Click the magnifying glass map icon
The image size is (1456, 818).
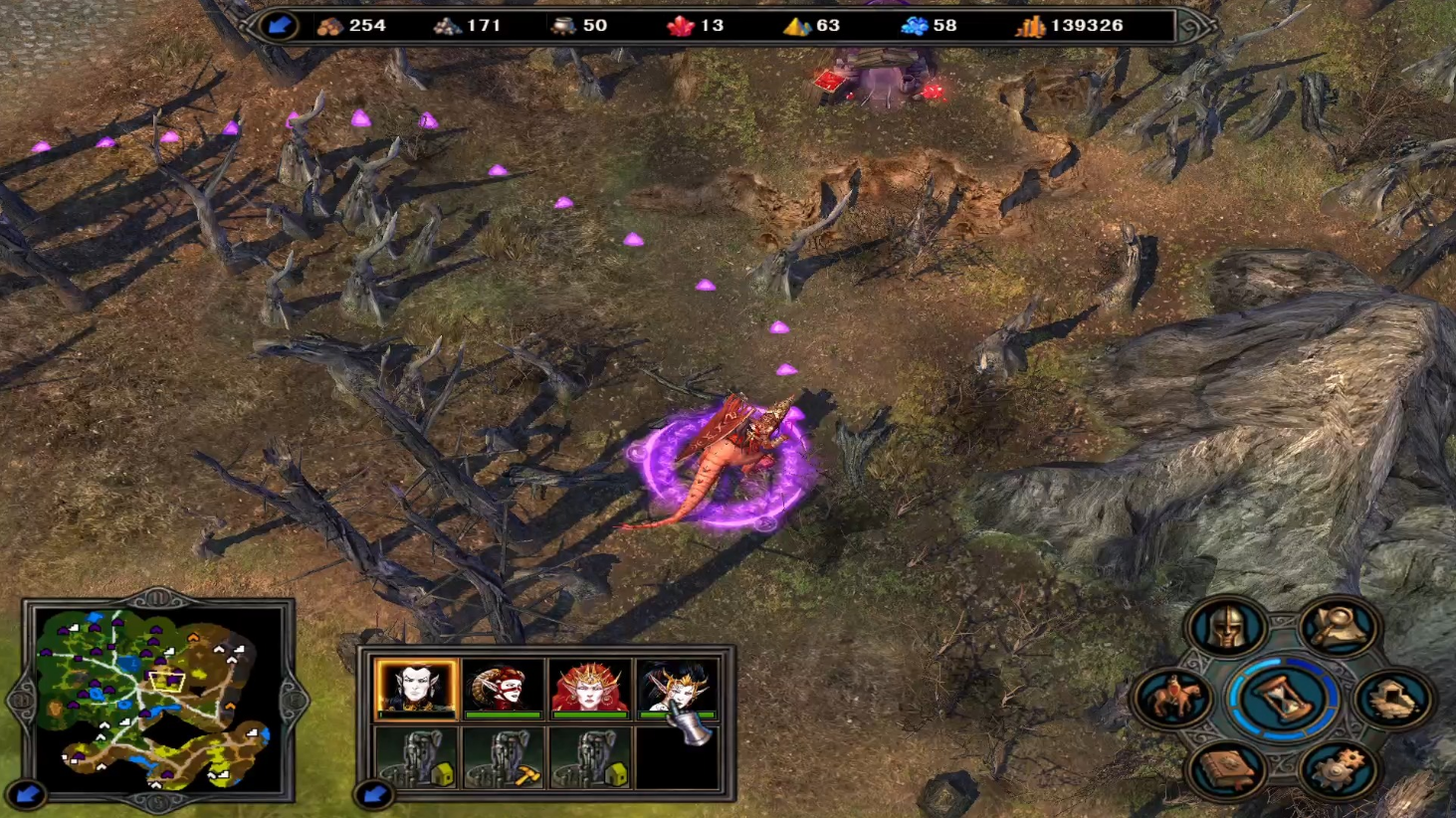point(1339,627)
